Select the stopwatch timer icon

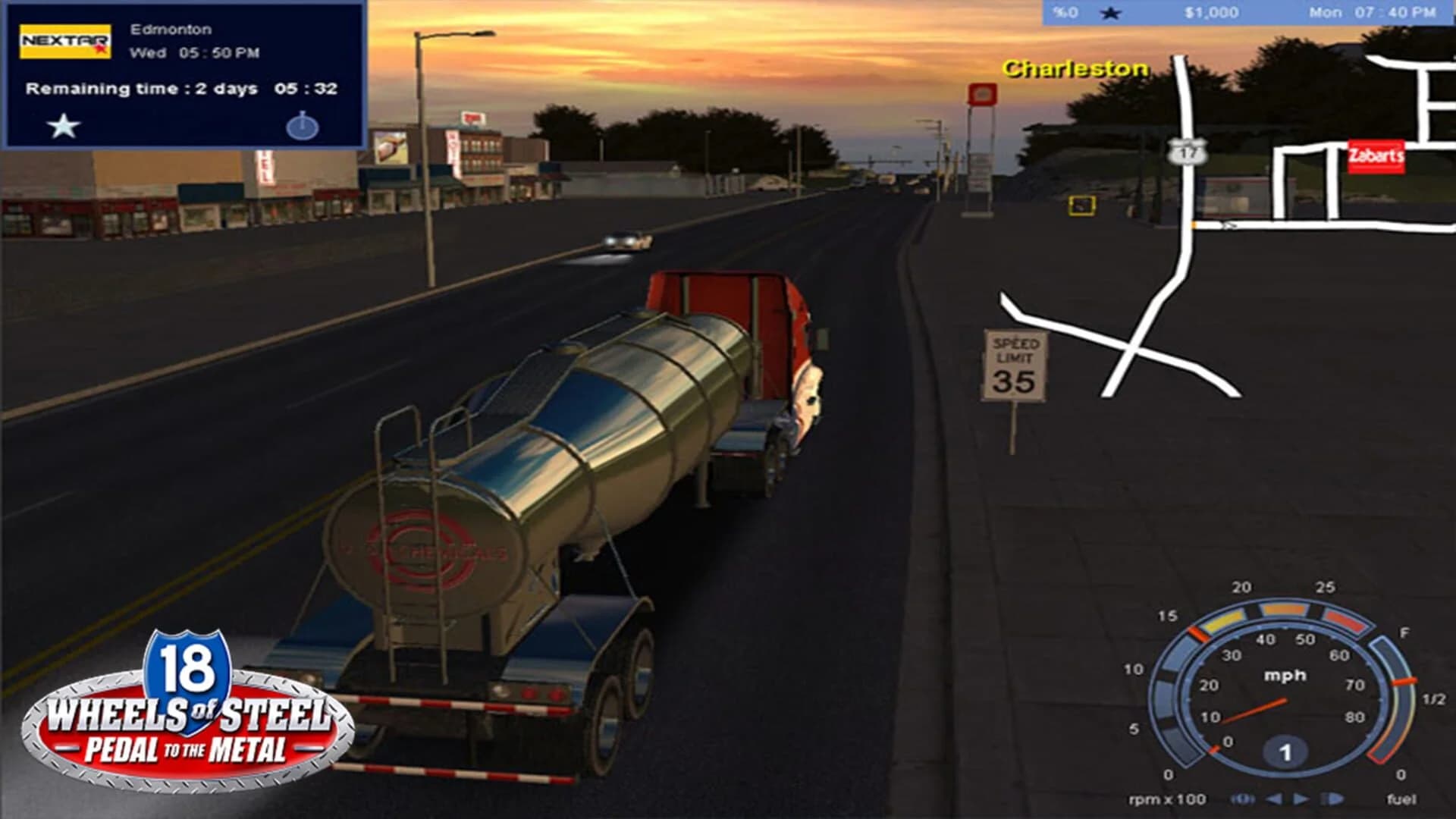(x=304, y=127)
